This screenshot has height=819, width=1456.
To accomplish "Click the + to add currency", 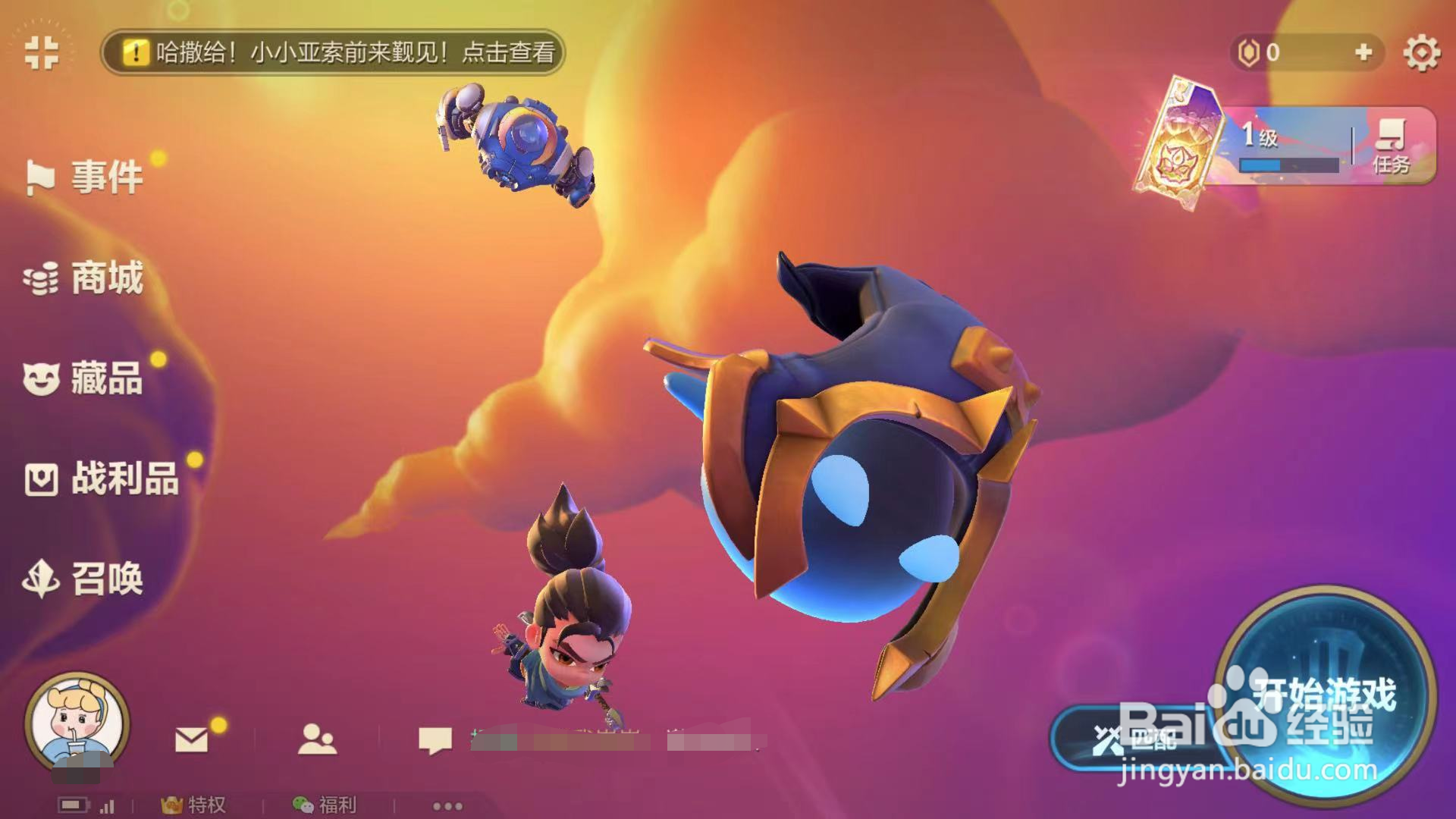I will point(1365,53).
